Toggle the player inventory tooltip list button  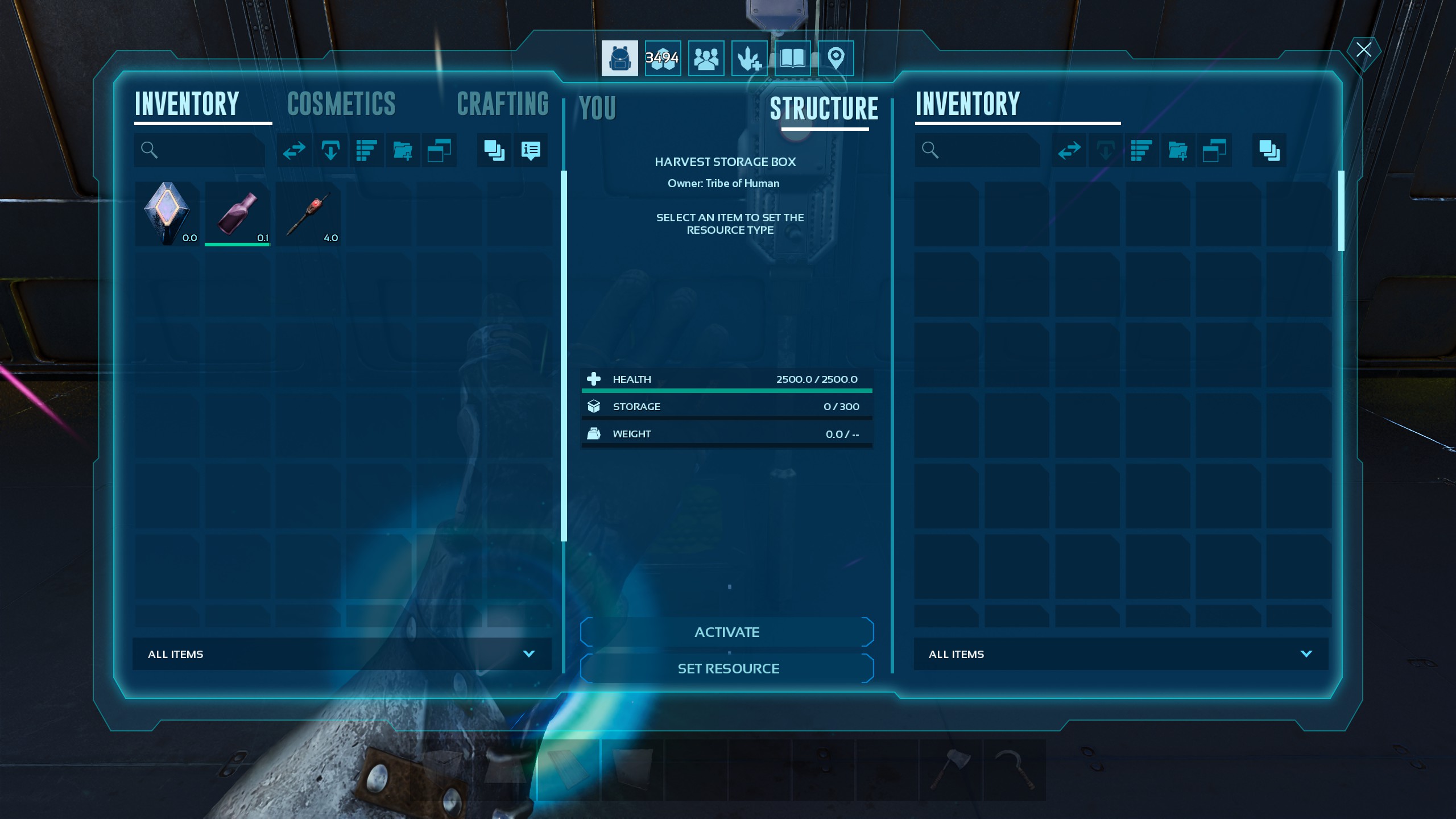pos(530,150)
